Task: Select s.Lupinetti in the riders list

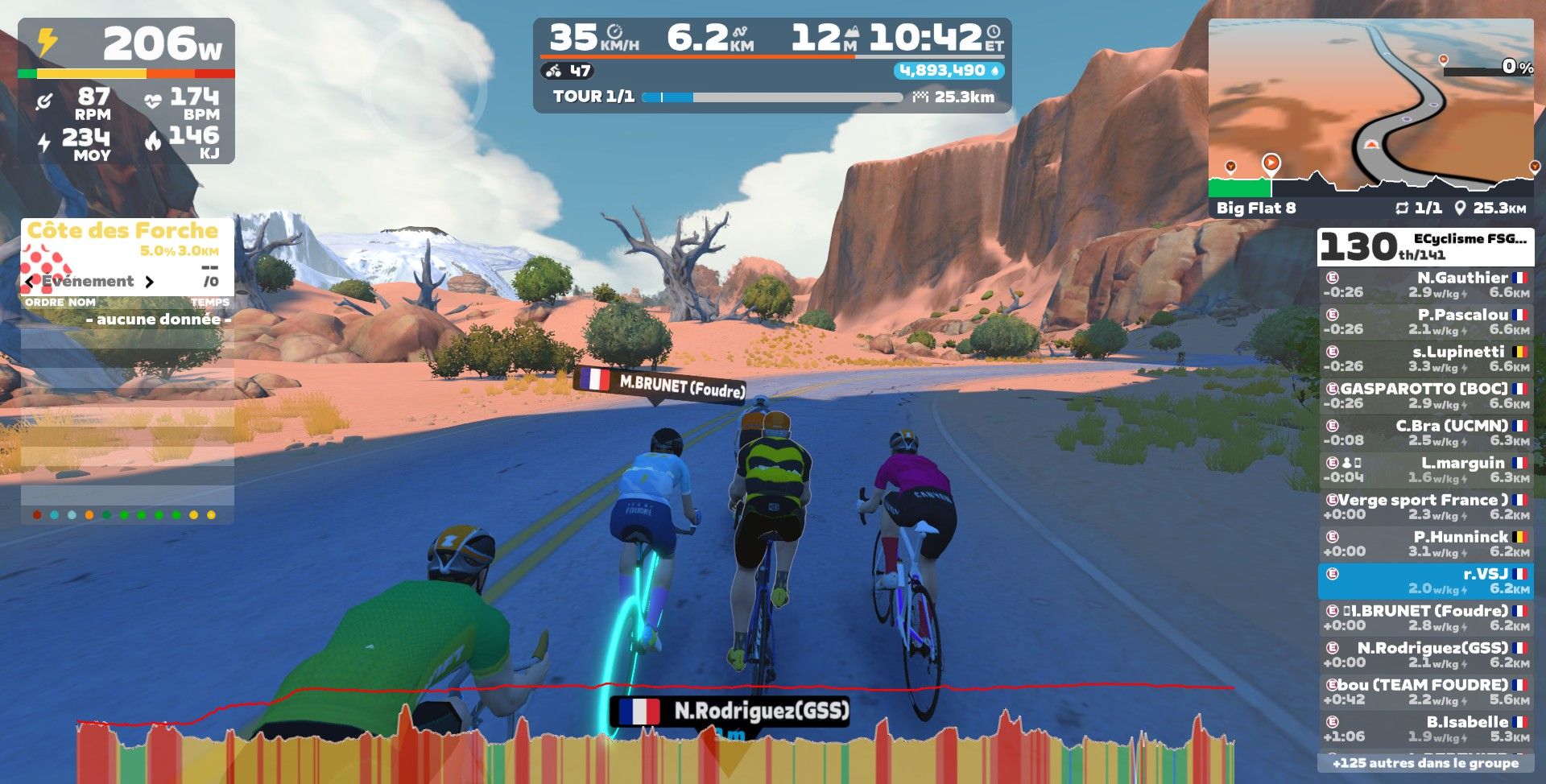Action: click(1425, 359)
